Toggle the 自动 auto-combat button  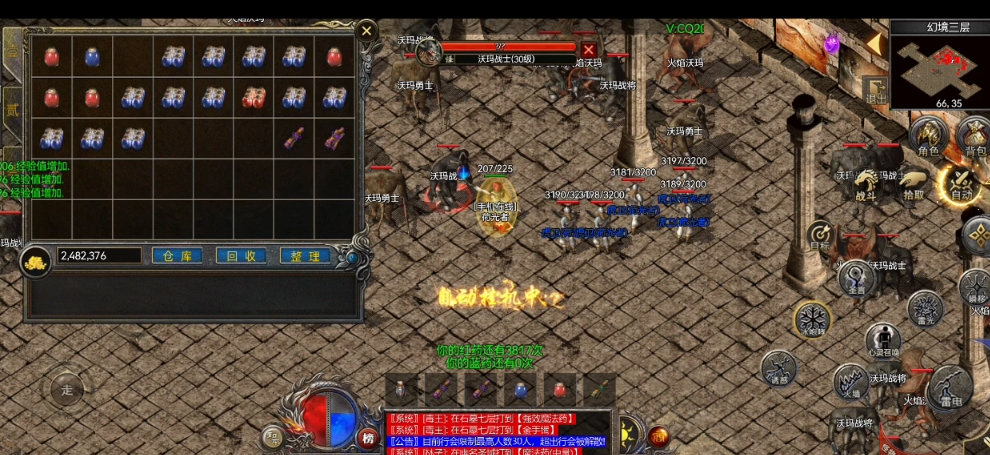961,183
